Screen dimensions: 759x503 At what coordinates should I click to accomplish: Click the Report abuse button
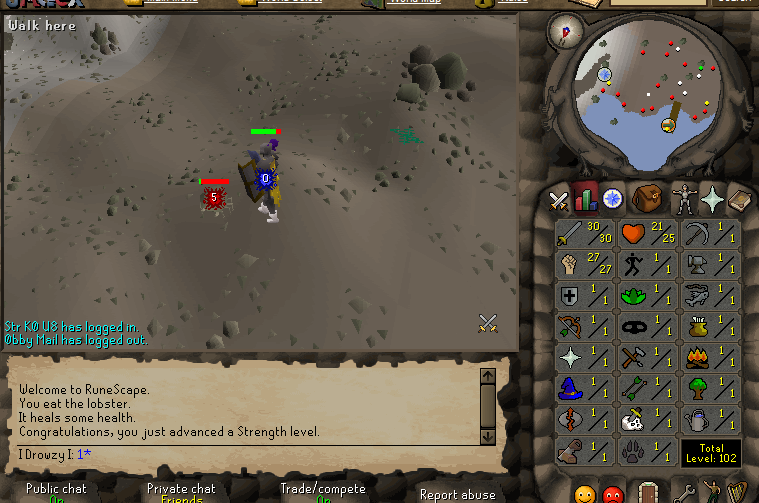click(458, 494)
